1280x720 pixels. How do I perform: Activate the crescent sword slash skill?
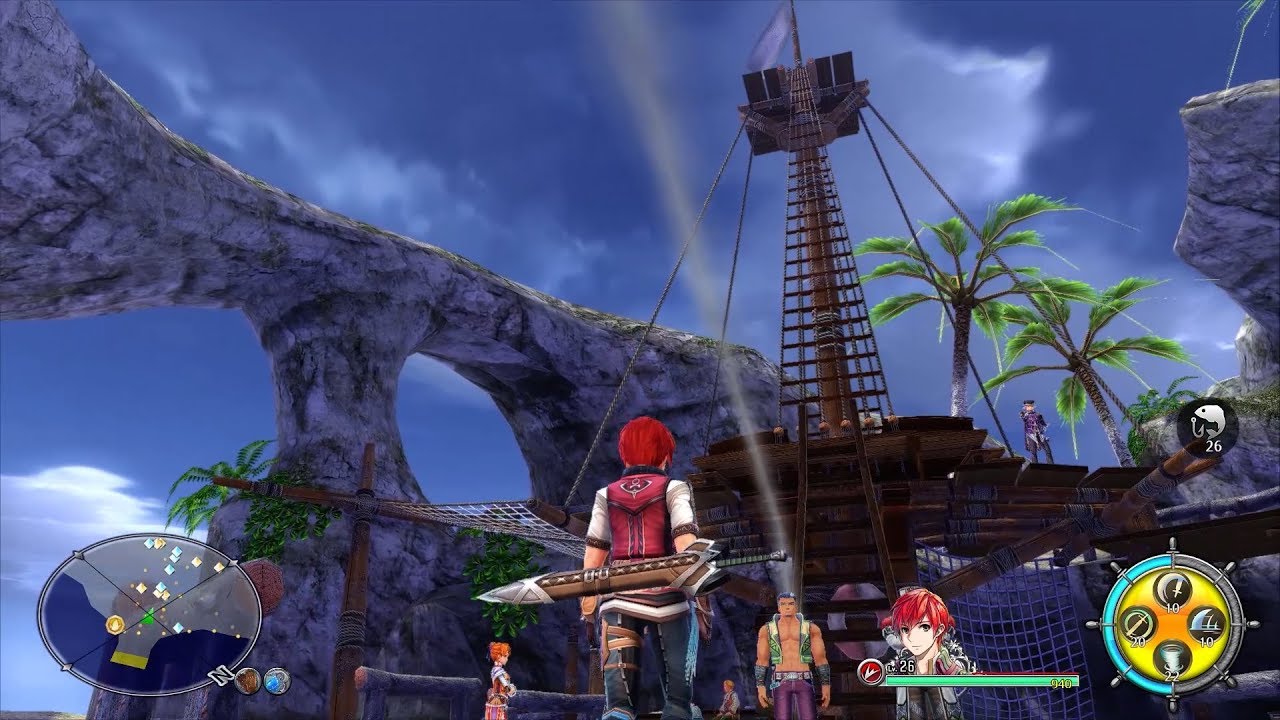pos(1172,592)
